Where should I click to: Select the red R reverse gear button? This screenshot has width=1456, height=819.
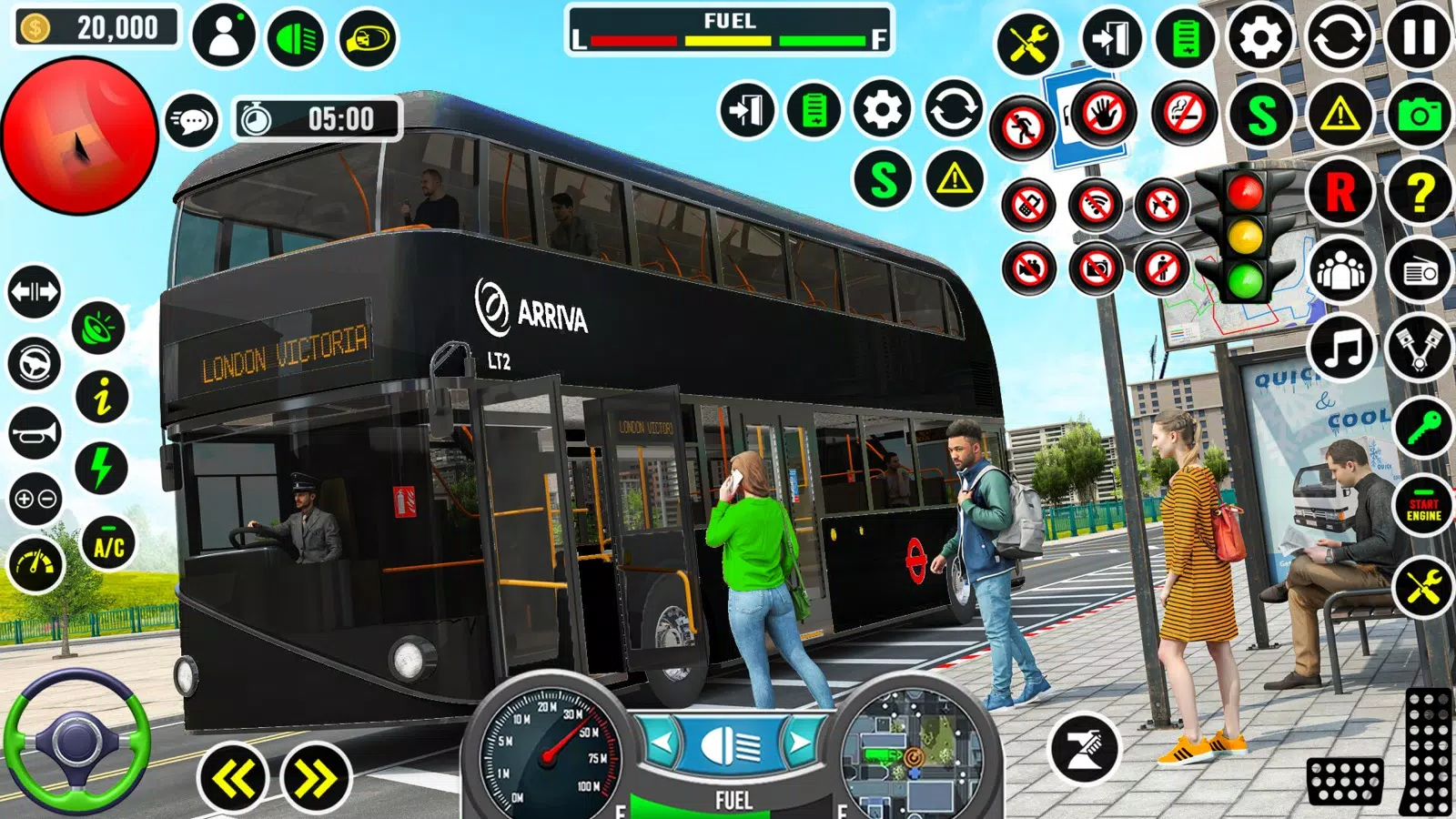coord(1340,192)
